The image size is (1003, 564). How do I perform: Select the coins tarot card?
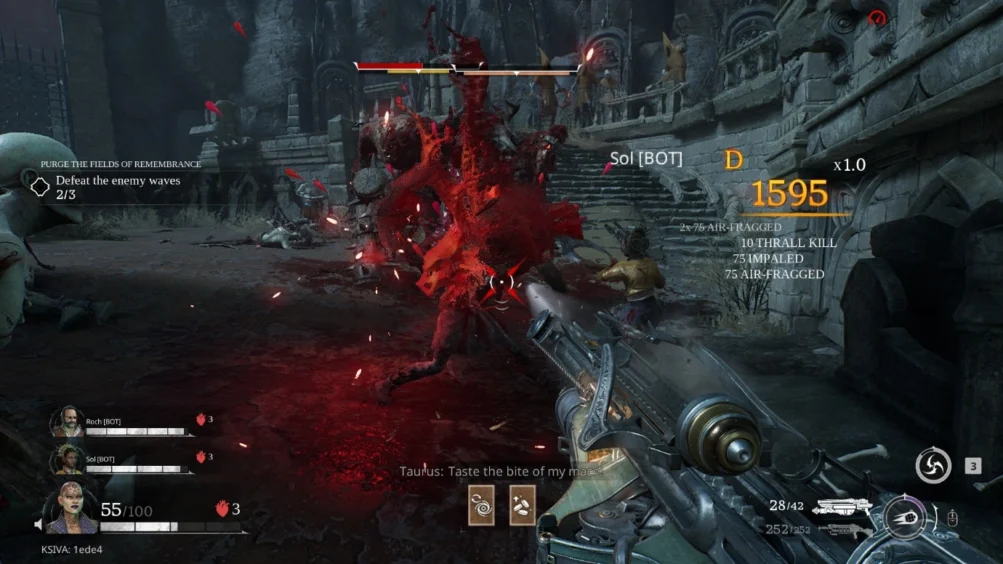(x=522, y=504)
